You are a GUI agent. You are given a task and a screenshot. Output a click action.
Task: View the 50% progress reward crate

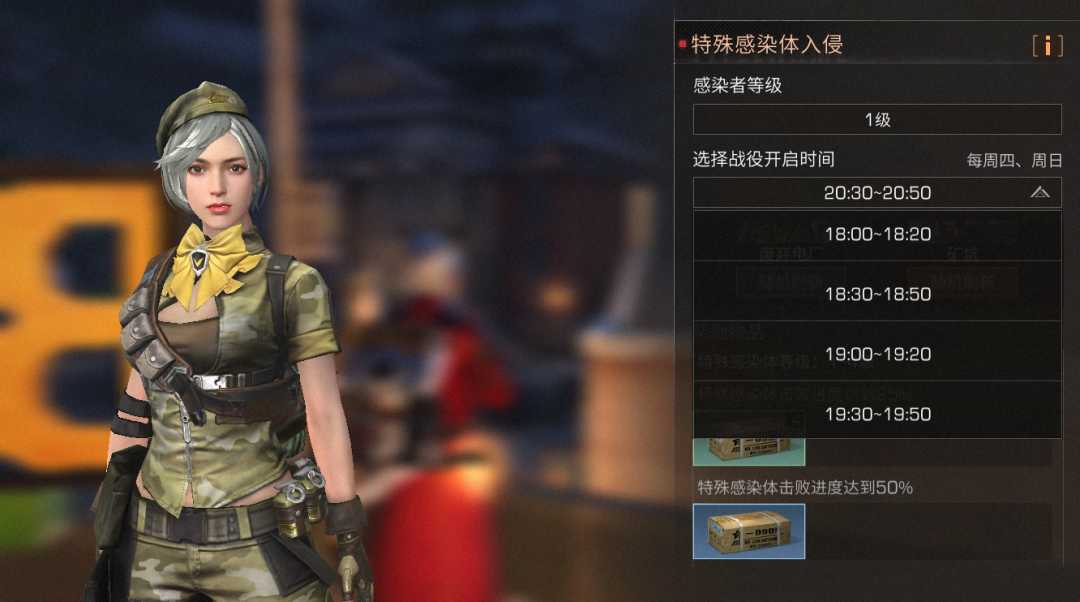click(749, 531)
